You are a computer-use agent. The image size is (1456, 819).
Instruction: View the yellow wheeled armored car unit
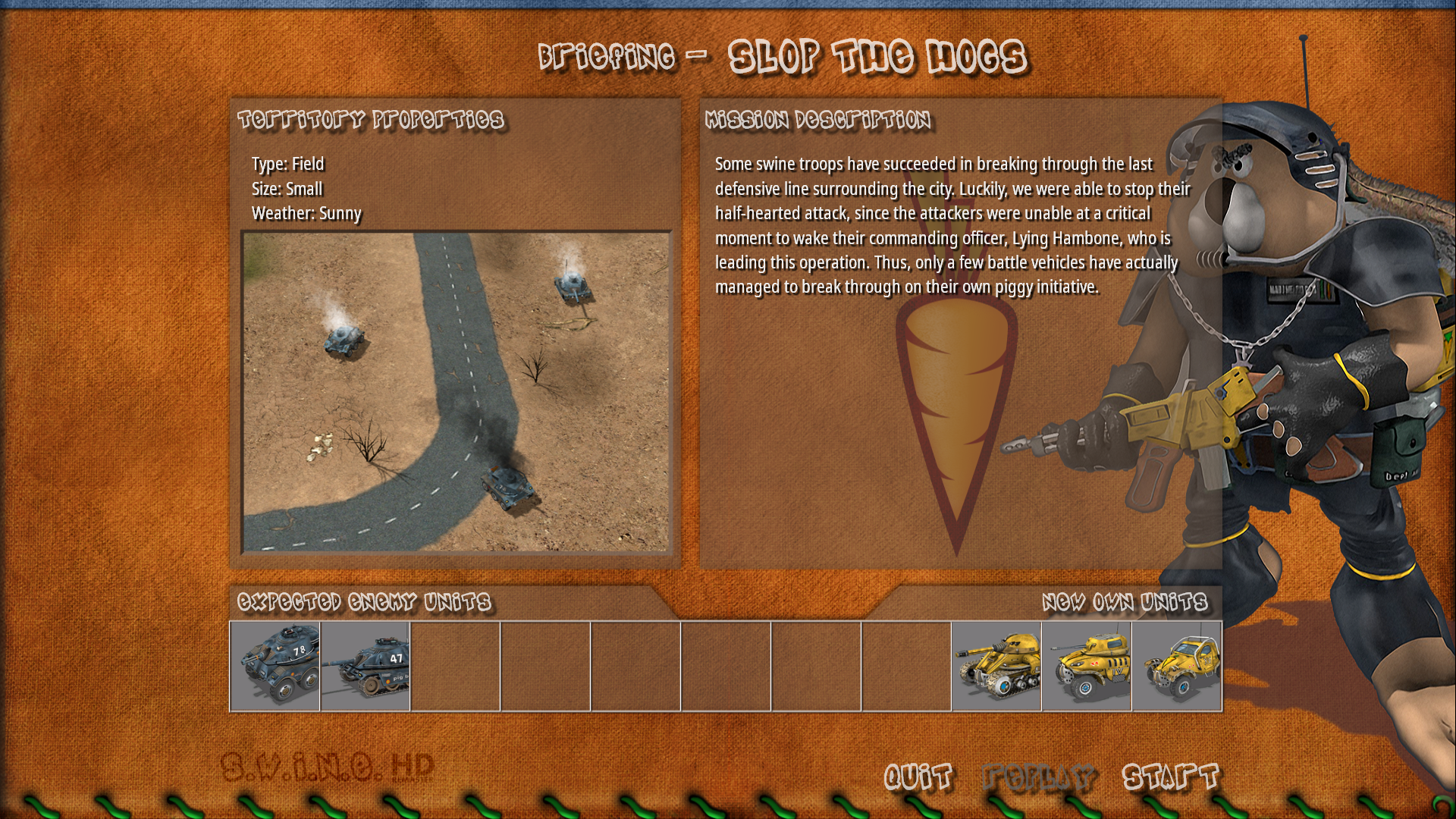point(1087,667)
